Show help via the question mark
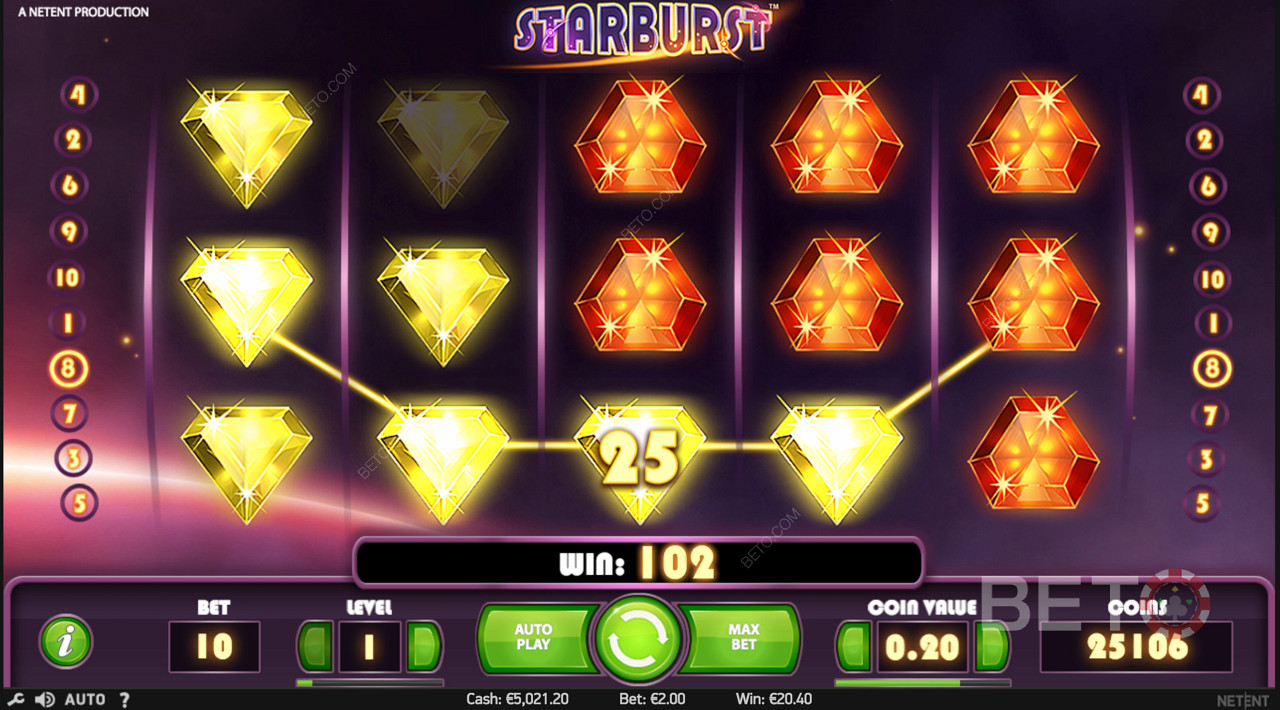 (x=124, y=699)
